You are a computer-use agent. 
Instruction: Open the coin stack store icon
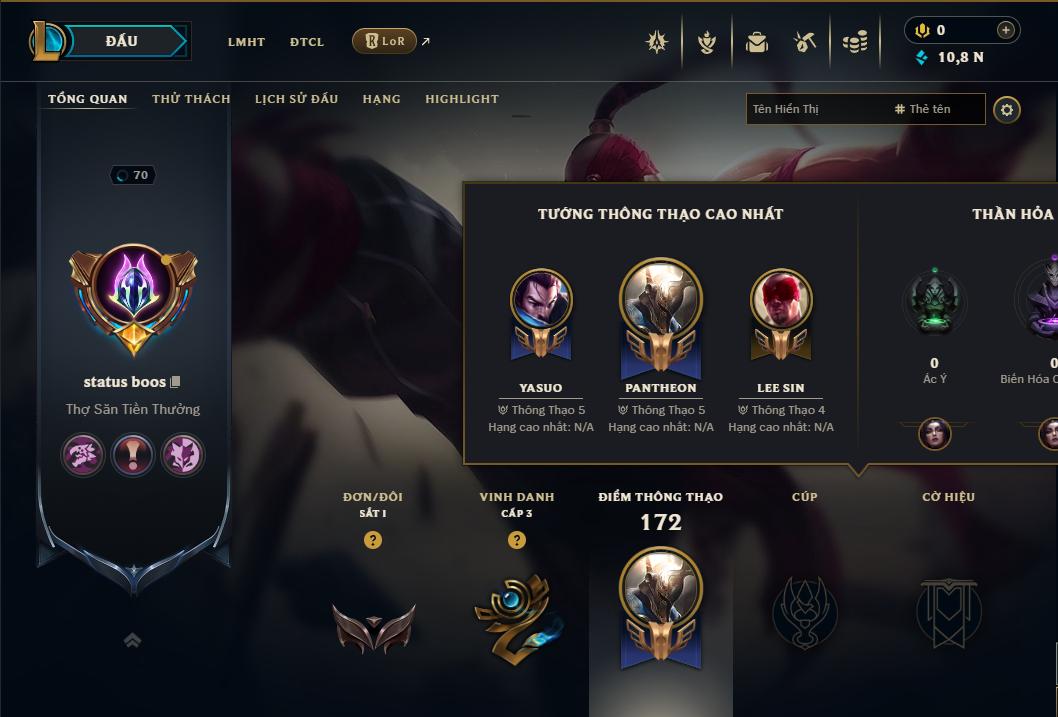(854, 42)
